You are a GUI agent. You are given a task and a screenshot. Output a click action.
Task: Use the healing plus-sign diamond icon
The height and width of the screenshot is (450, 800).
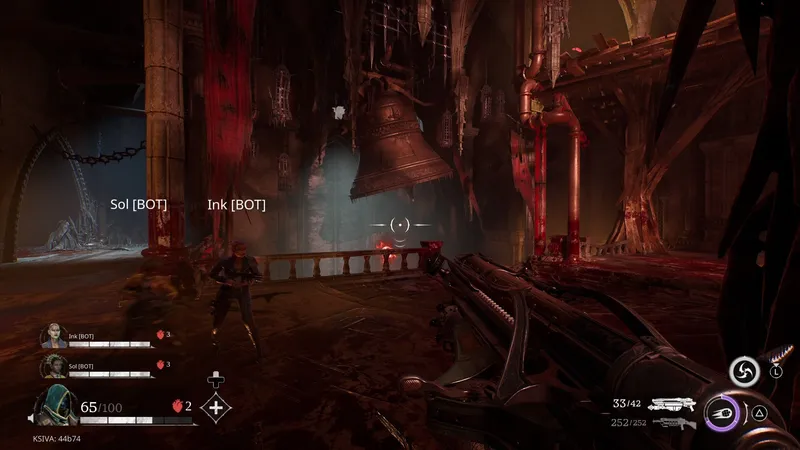217,407
